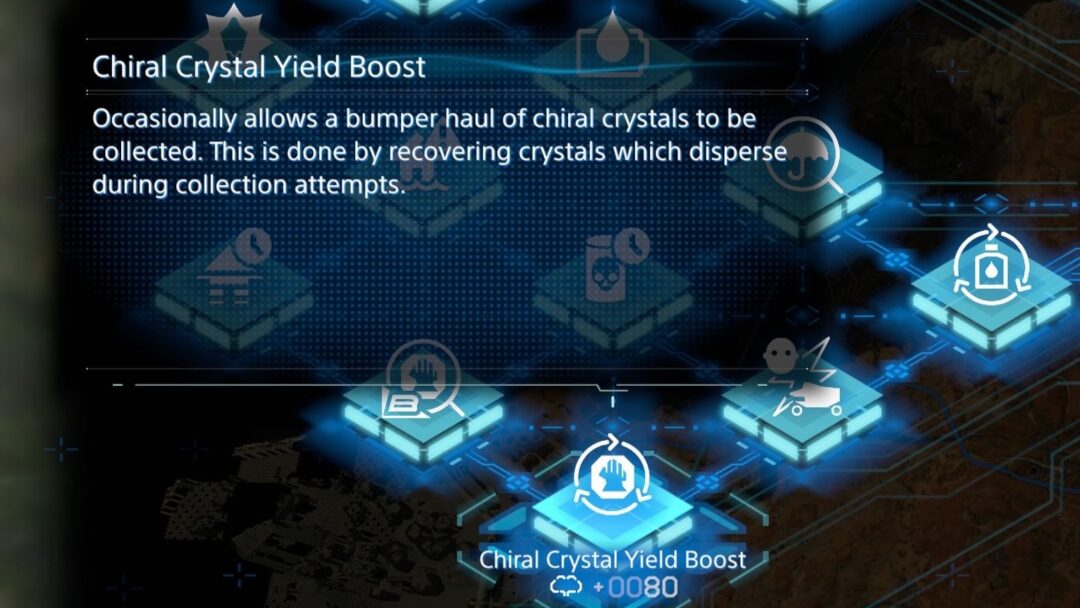The image size is (1080, 608).
Task: Pick the magnifier with hand skill node
Action: point(422,385)
